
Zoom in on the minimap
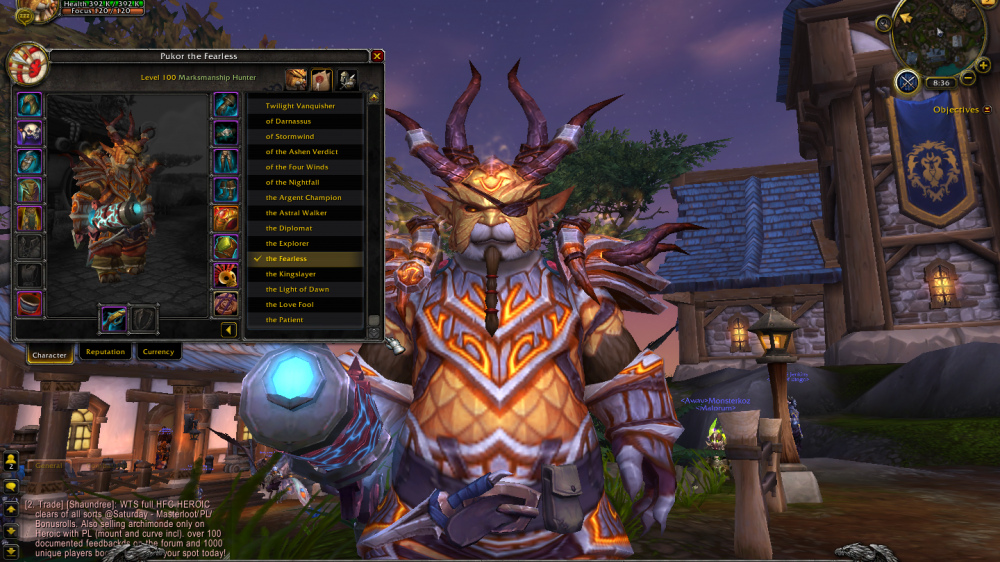pos(983,64)
